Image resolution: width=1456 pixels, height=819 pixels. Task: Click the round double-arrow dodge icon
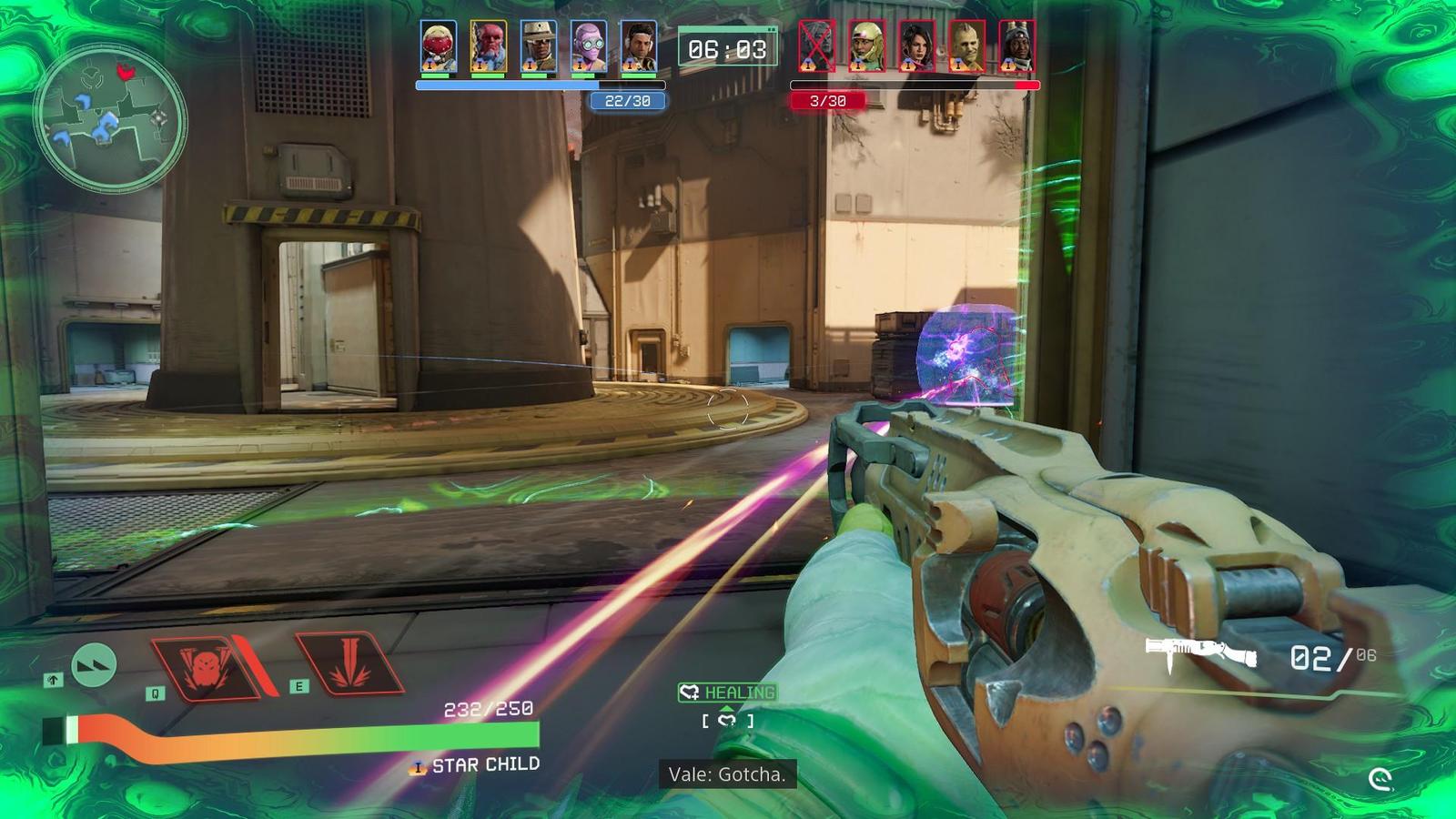click(94, 665)
